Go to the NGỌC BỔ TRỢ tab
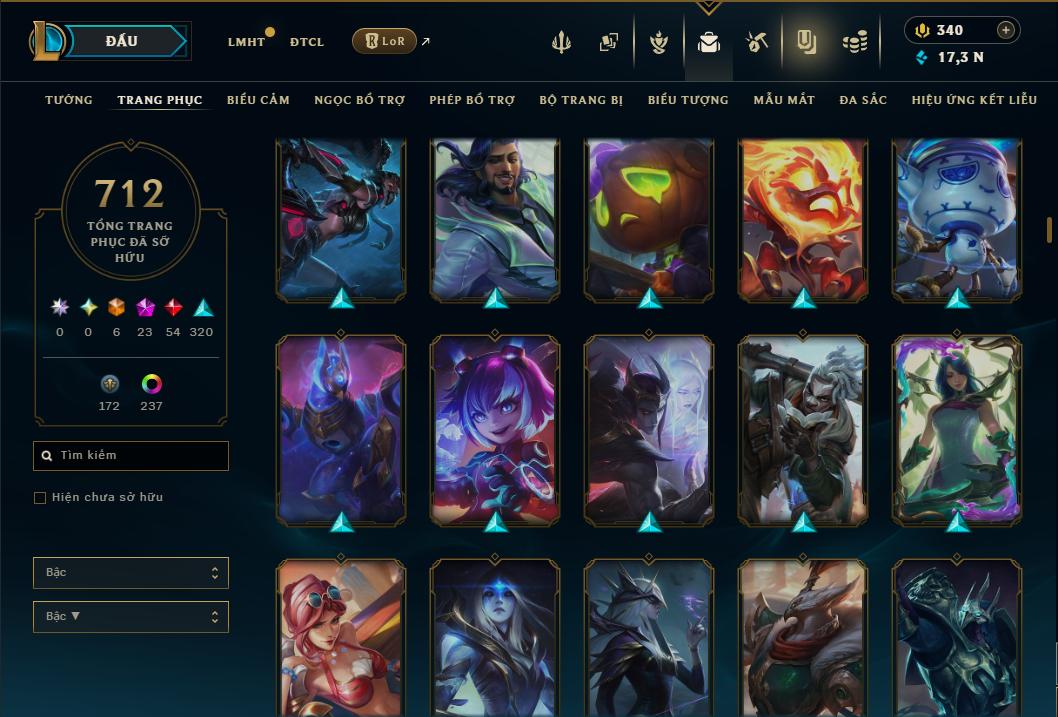This screenshot has height=717, width=1058. [x=359, y=100]
